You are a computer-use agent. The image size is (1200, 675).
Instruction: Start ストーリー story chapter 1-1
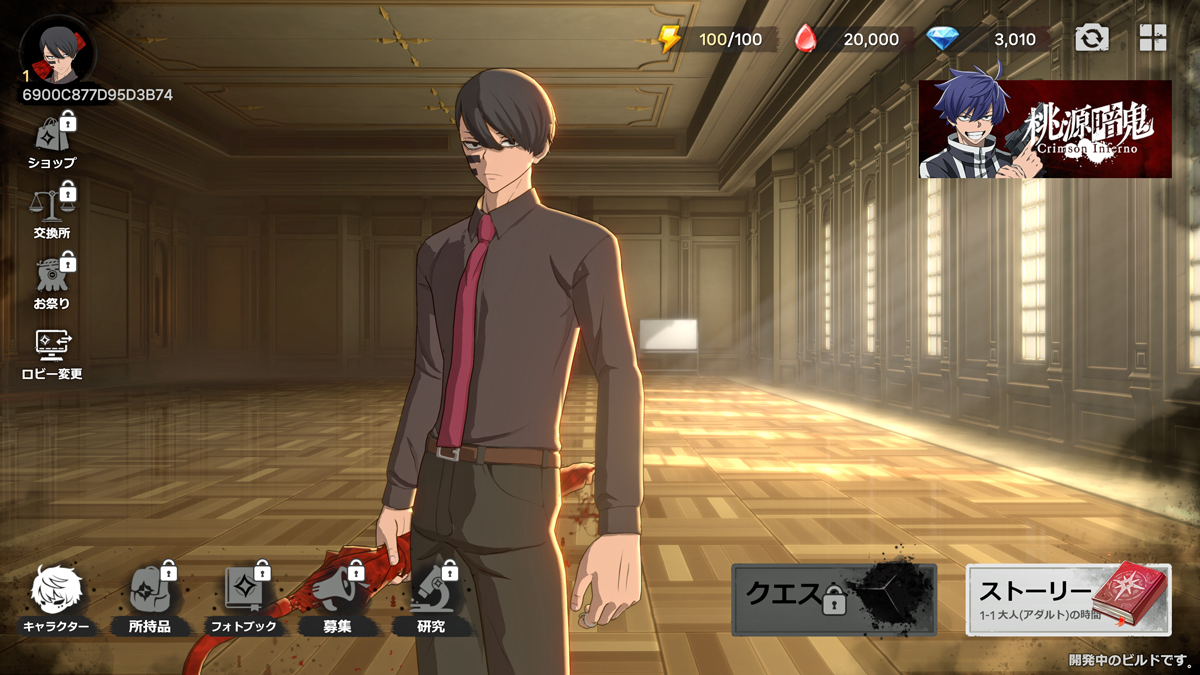1068,599
